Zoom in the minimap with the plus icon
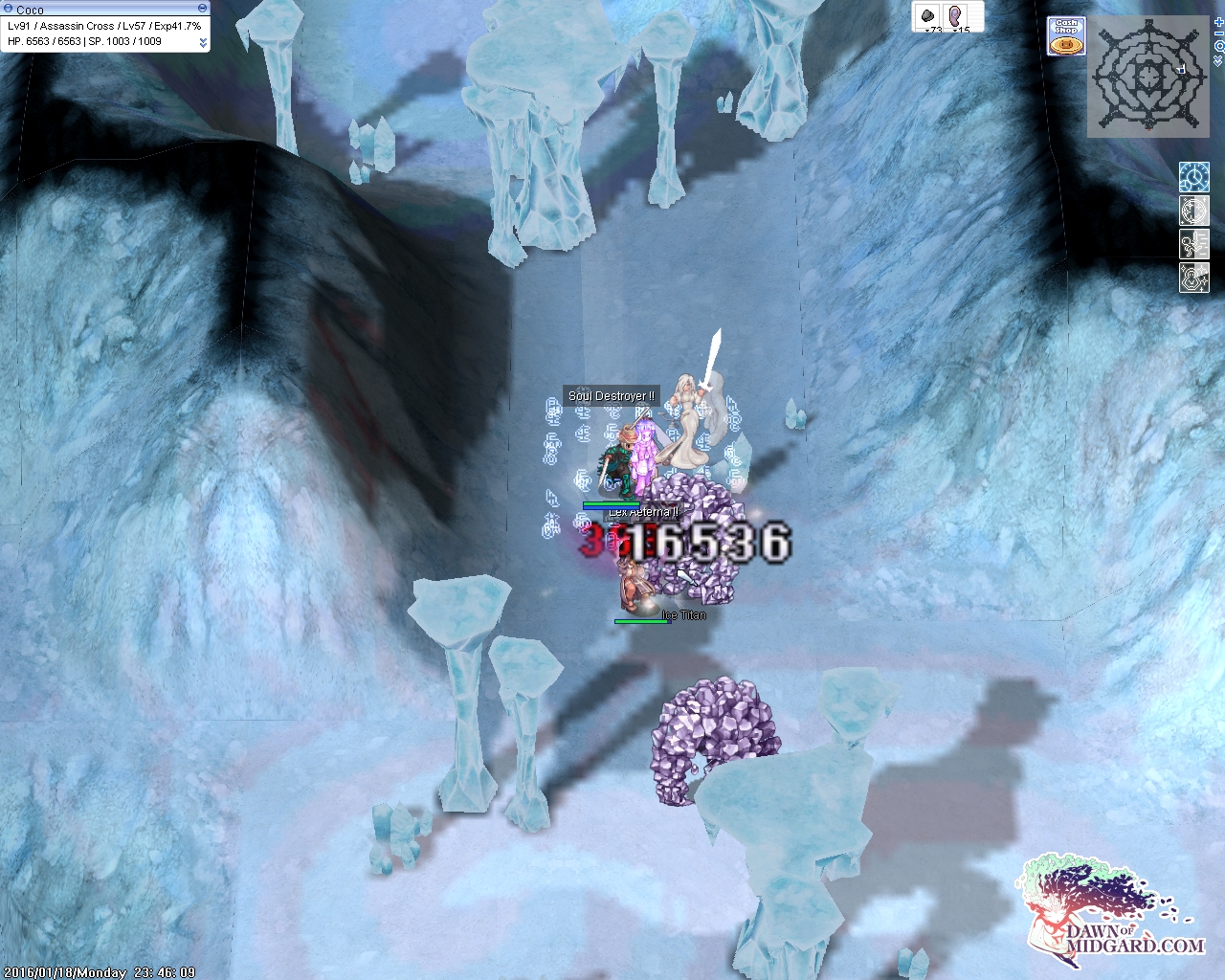Viewport: 1225px width, 980px height. 1219,23
